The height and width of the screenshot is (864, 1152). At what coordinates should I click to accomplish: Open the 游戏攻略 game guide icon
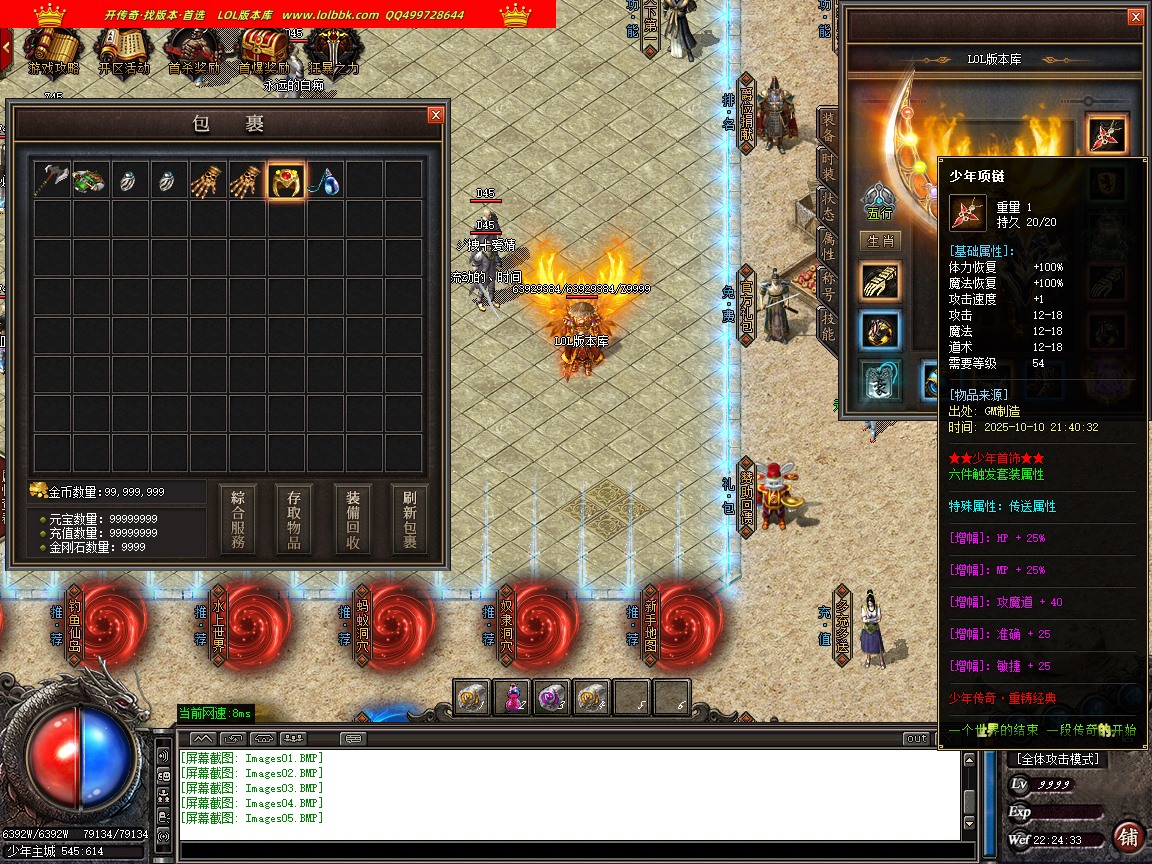pyautogui.click(x=53, y=50)
